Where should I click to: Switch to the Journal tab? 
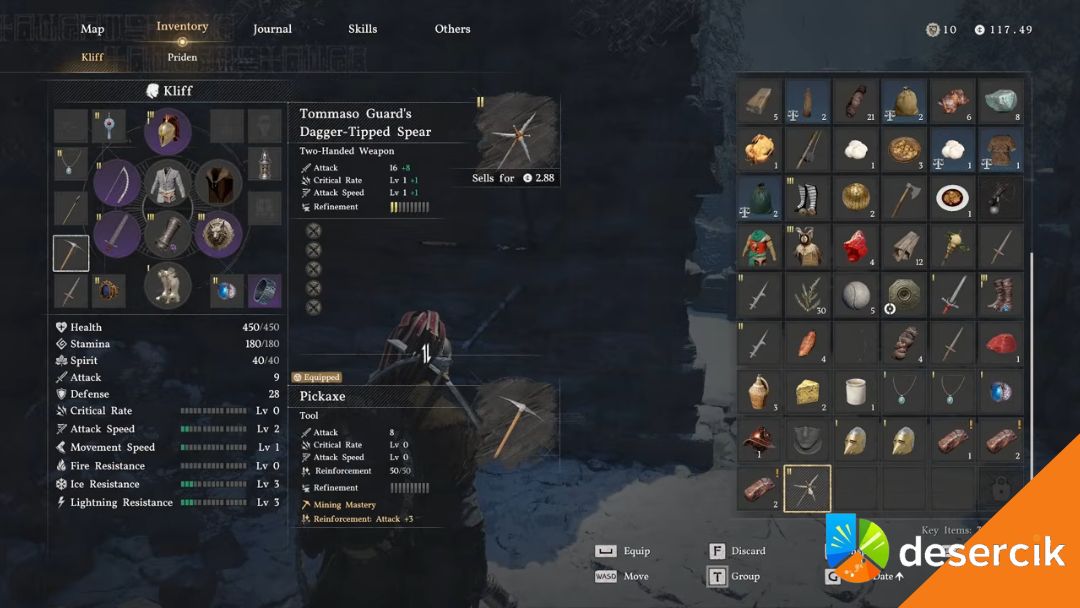tap(272, 29)
